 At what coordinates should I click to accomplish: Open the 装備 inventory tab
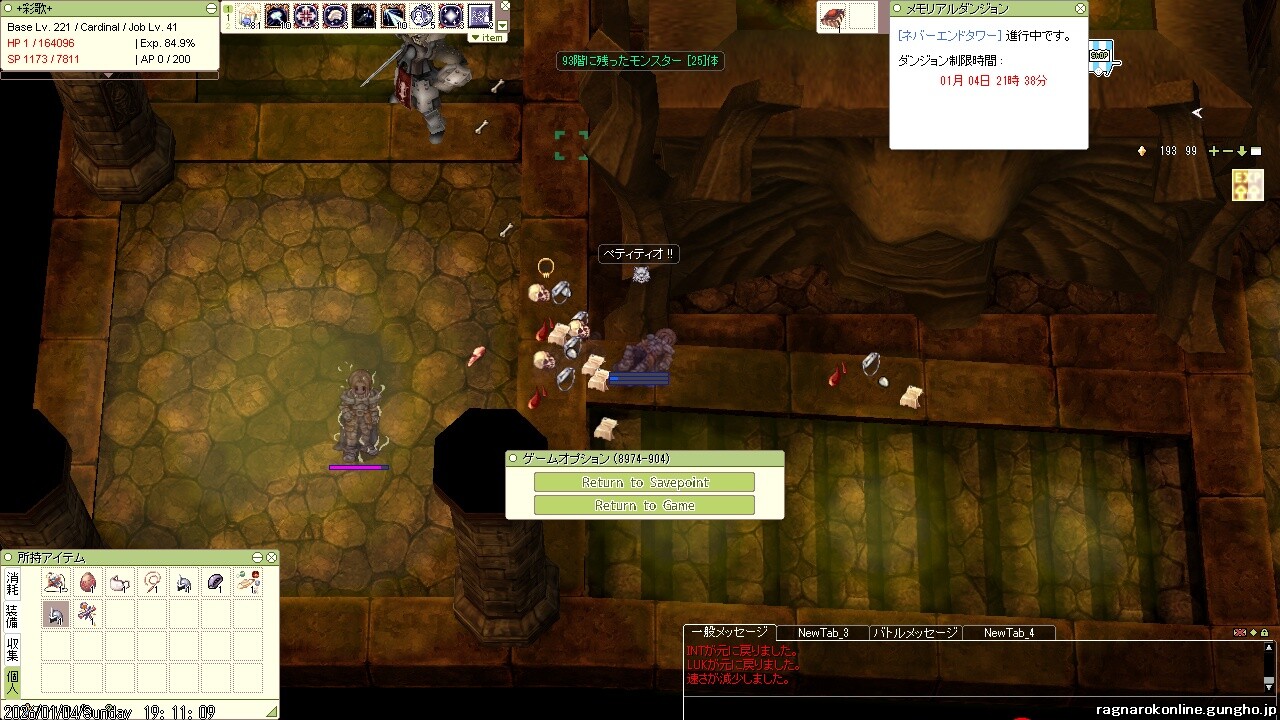pos(12,615)
